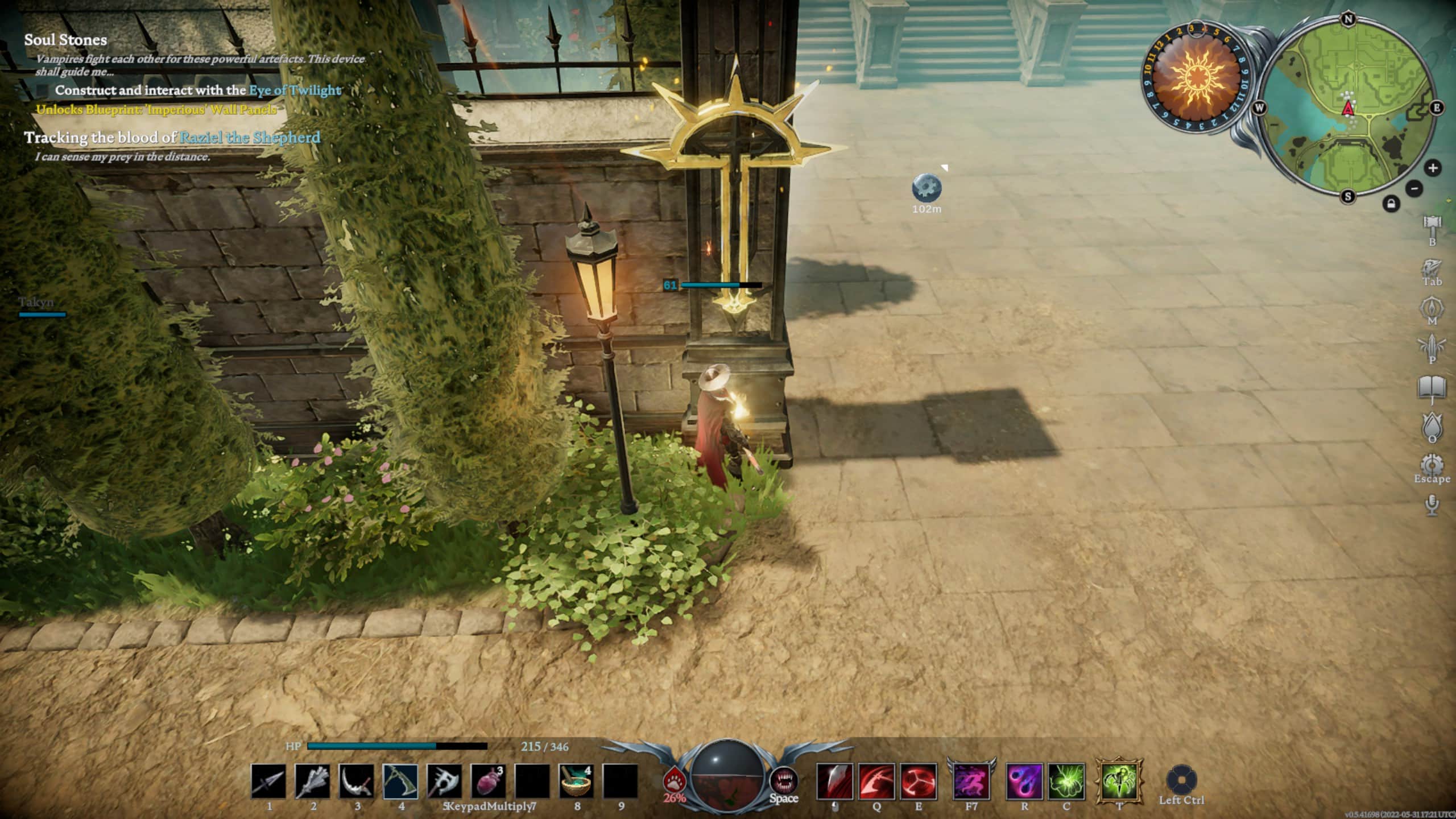Screen dimensions: 1456x819
Task: Zoom out the minimap
Action: pyautogui.click(x=1414, y=188)
